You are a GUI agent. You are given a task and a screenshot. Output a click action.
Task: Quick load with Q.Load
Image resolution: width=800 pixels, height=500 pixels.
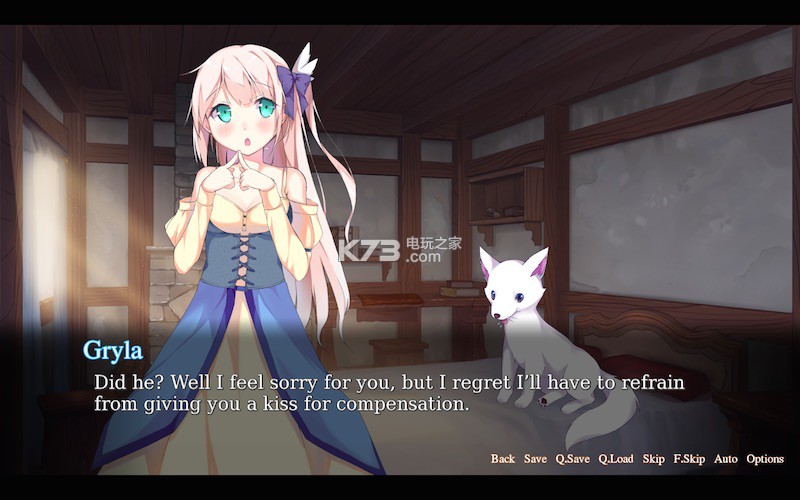[616, 459]
